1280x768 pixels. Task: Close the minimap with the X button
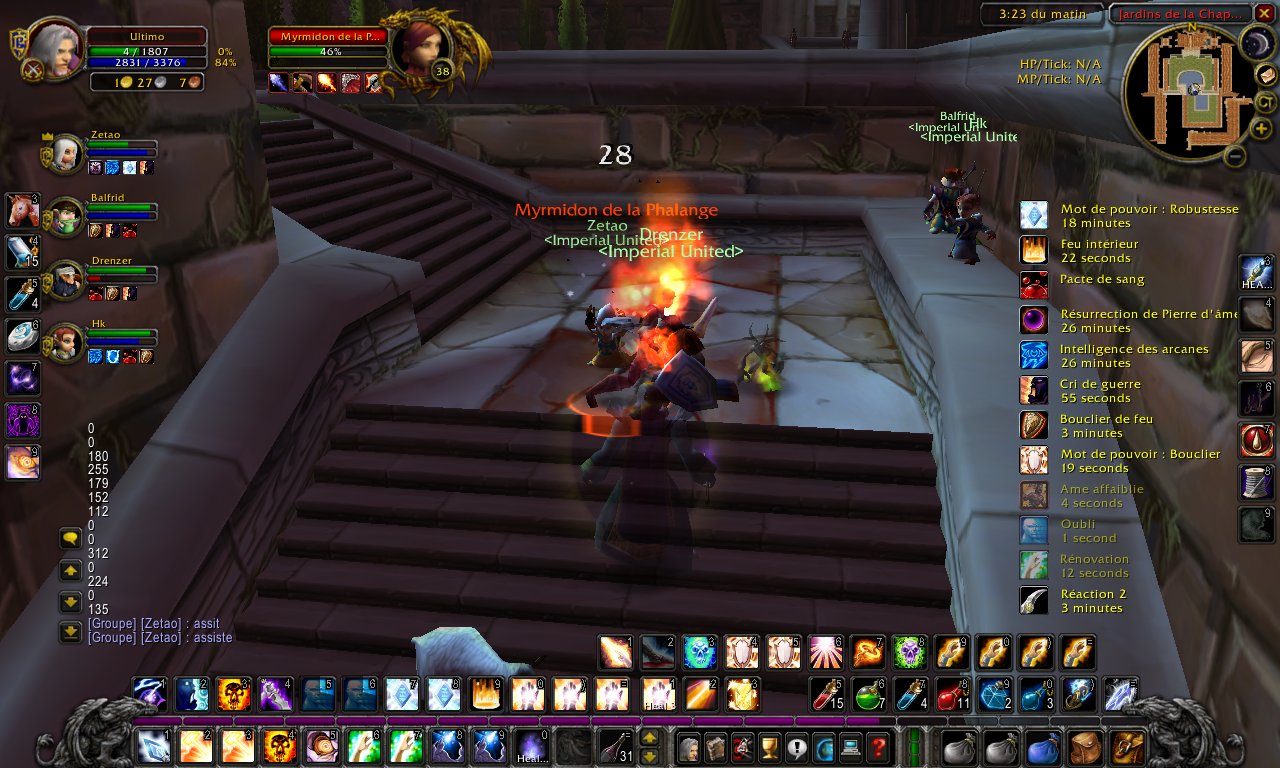1265,13
